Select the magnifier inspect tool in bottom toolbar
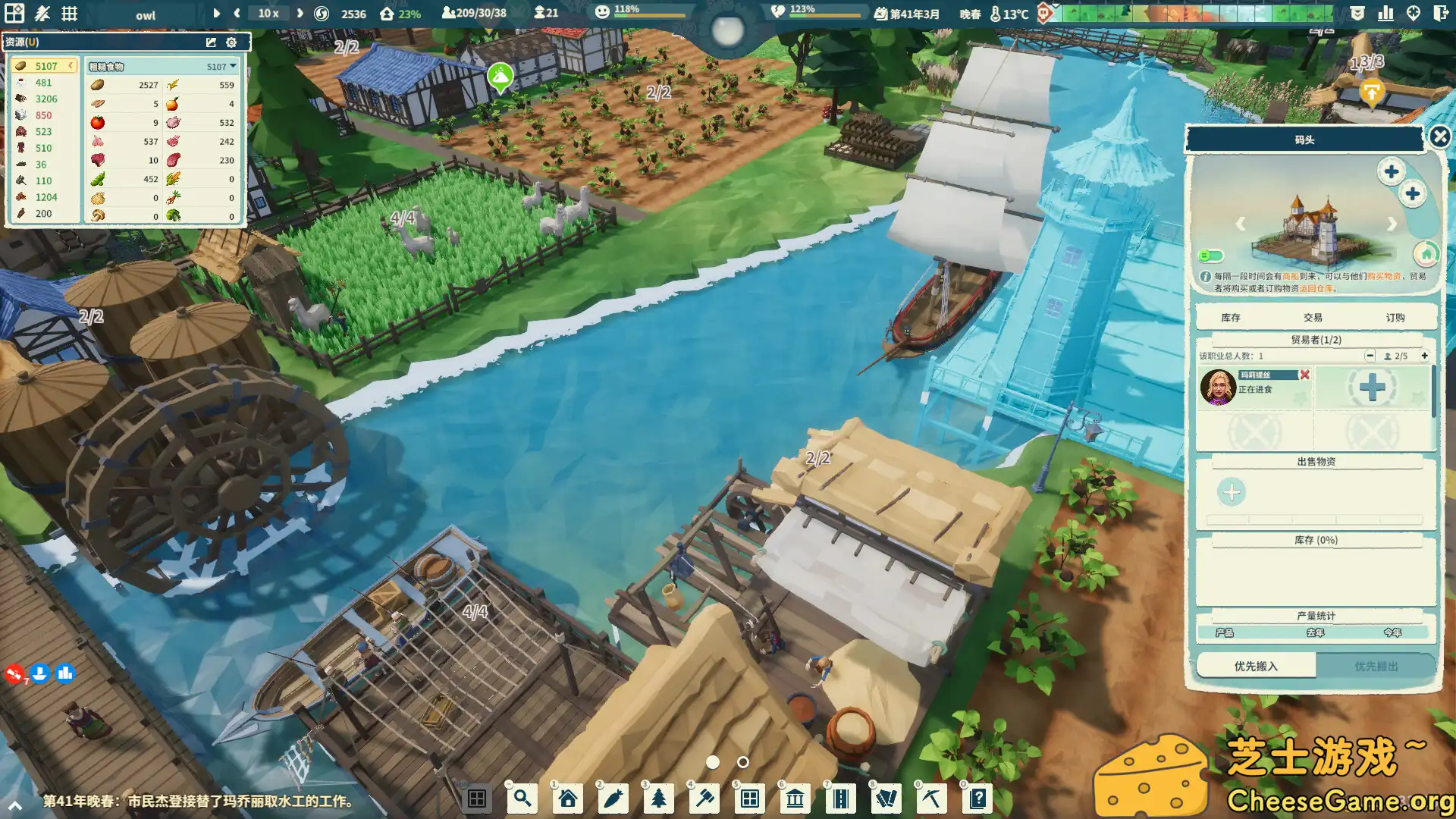This screenshot has height=819, width=1456. [x=522, y=799]
